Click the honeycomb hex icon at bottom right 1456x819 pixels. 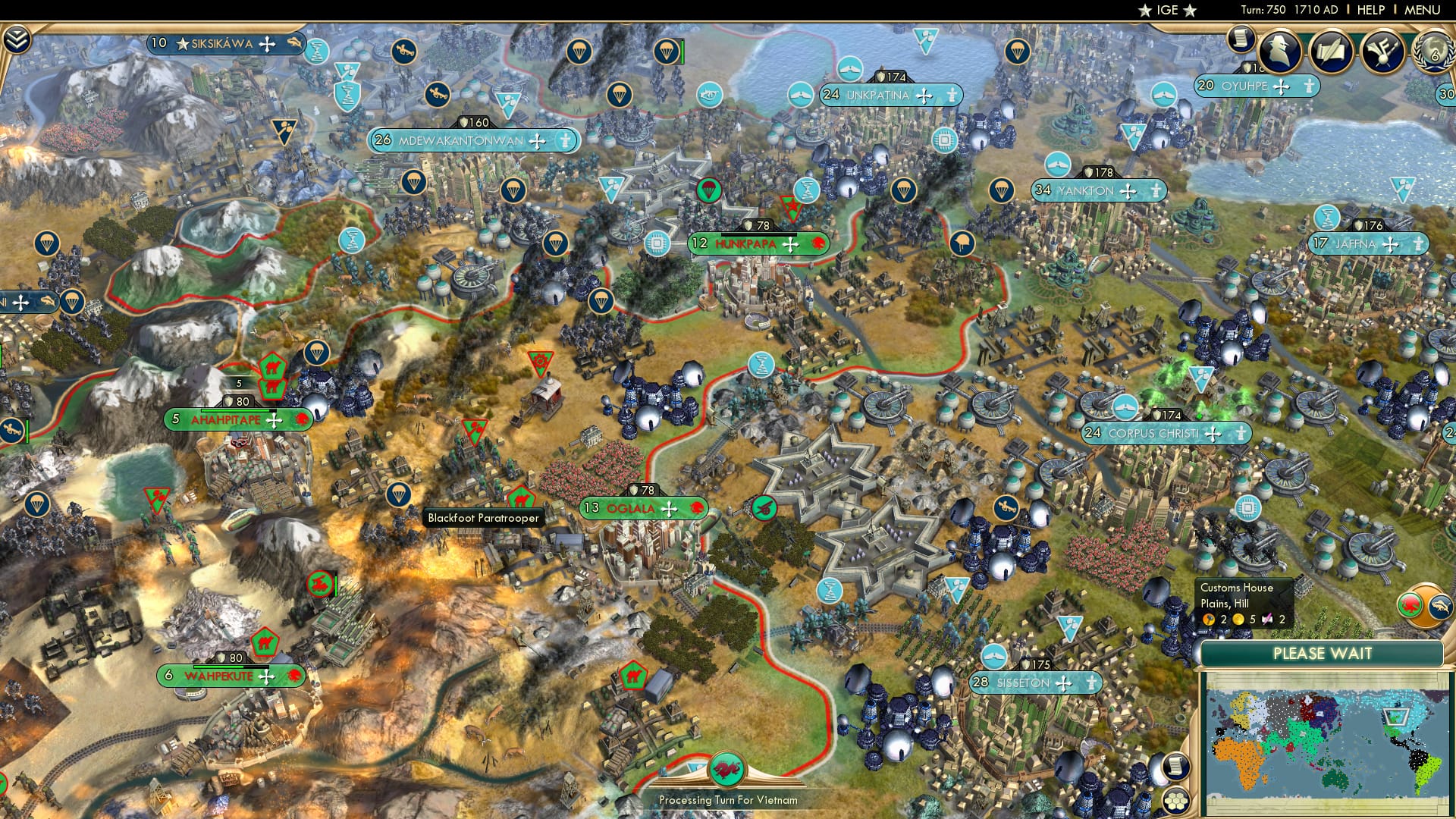pyautogui.click(x=1176, y=802)
